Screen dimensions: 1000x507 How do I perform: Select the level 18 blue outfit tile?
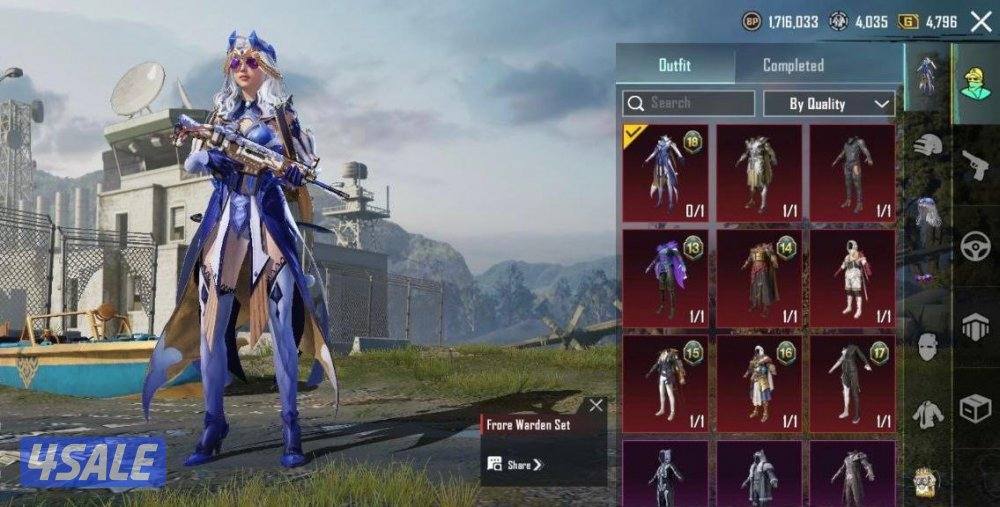click(665, 172)
